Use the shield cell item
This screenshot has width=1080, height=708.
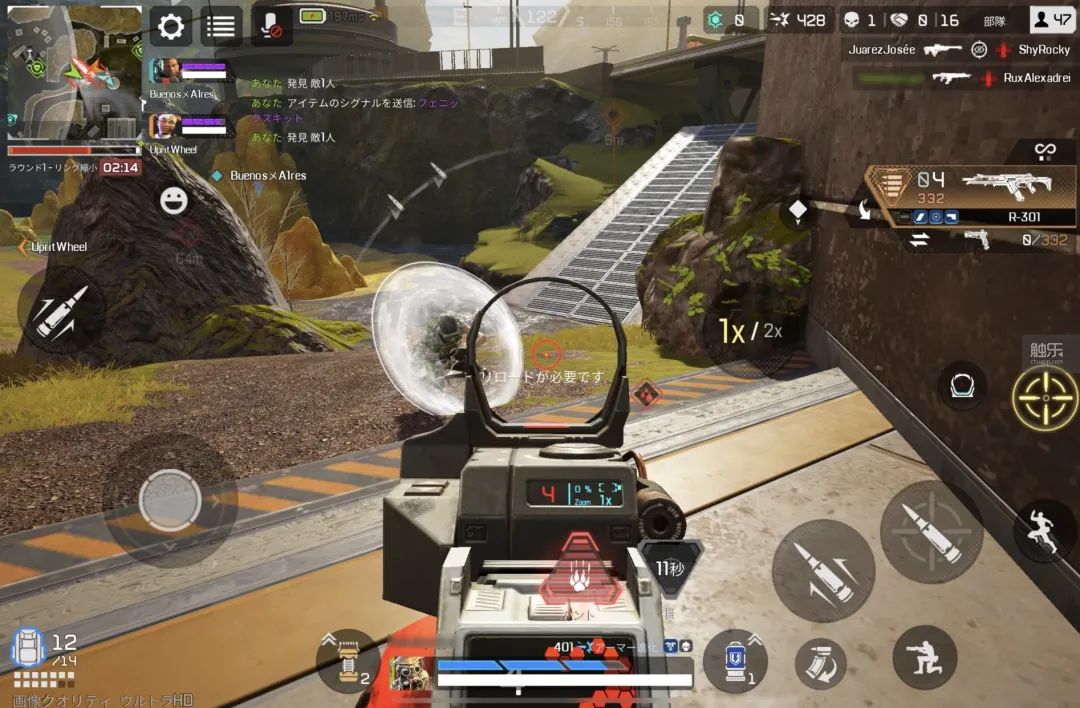click(735, 662)
